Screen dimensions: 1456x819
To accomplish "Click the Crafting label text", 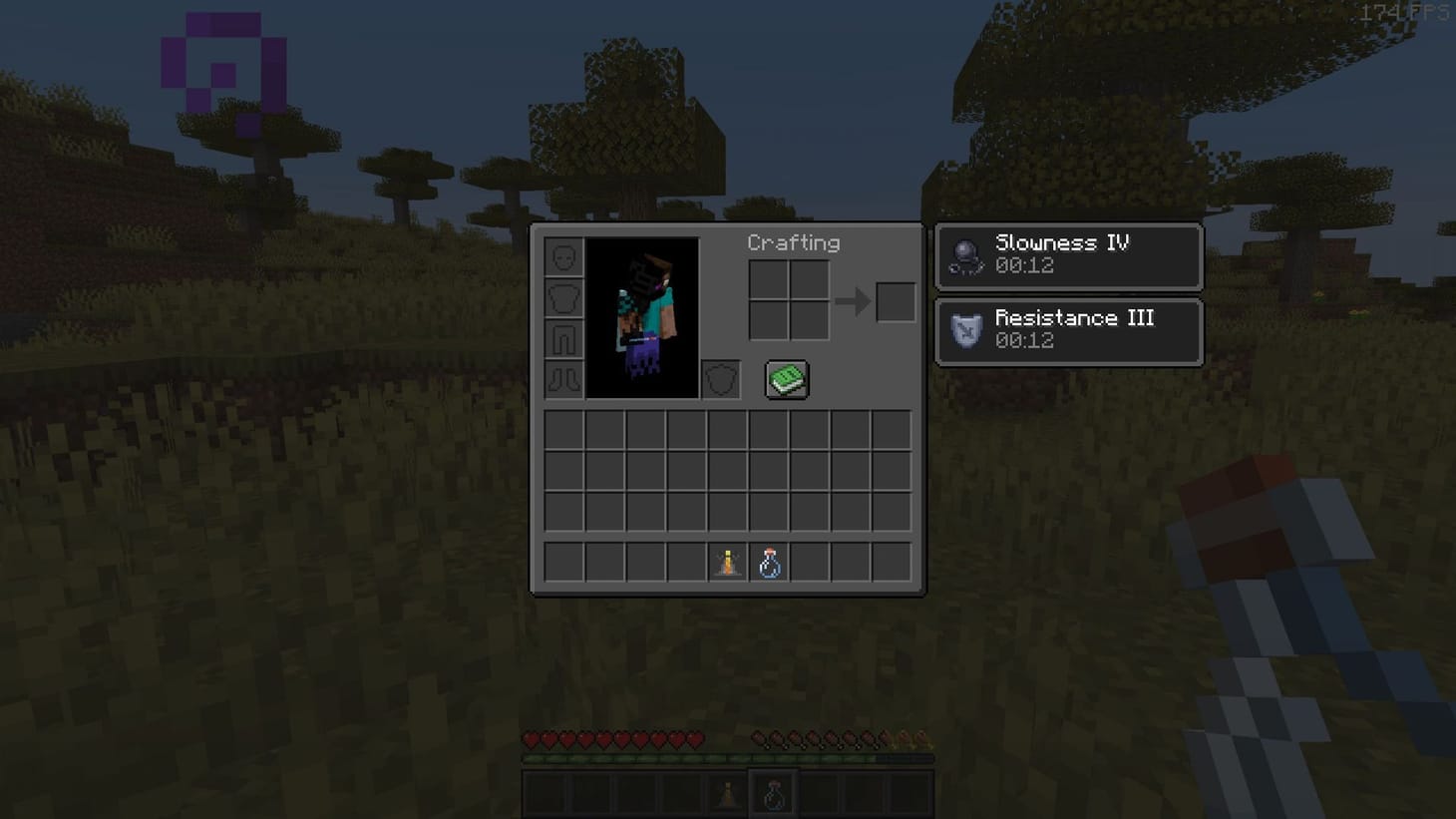I will (x=793, y=242).
